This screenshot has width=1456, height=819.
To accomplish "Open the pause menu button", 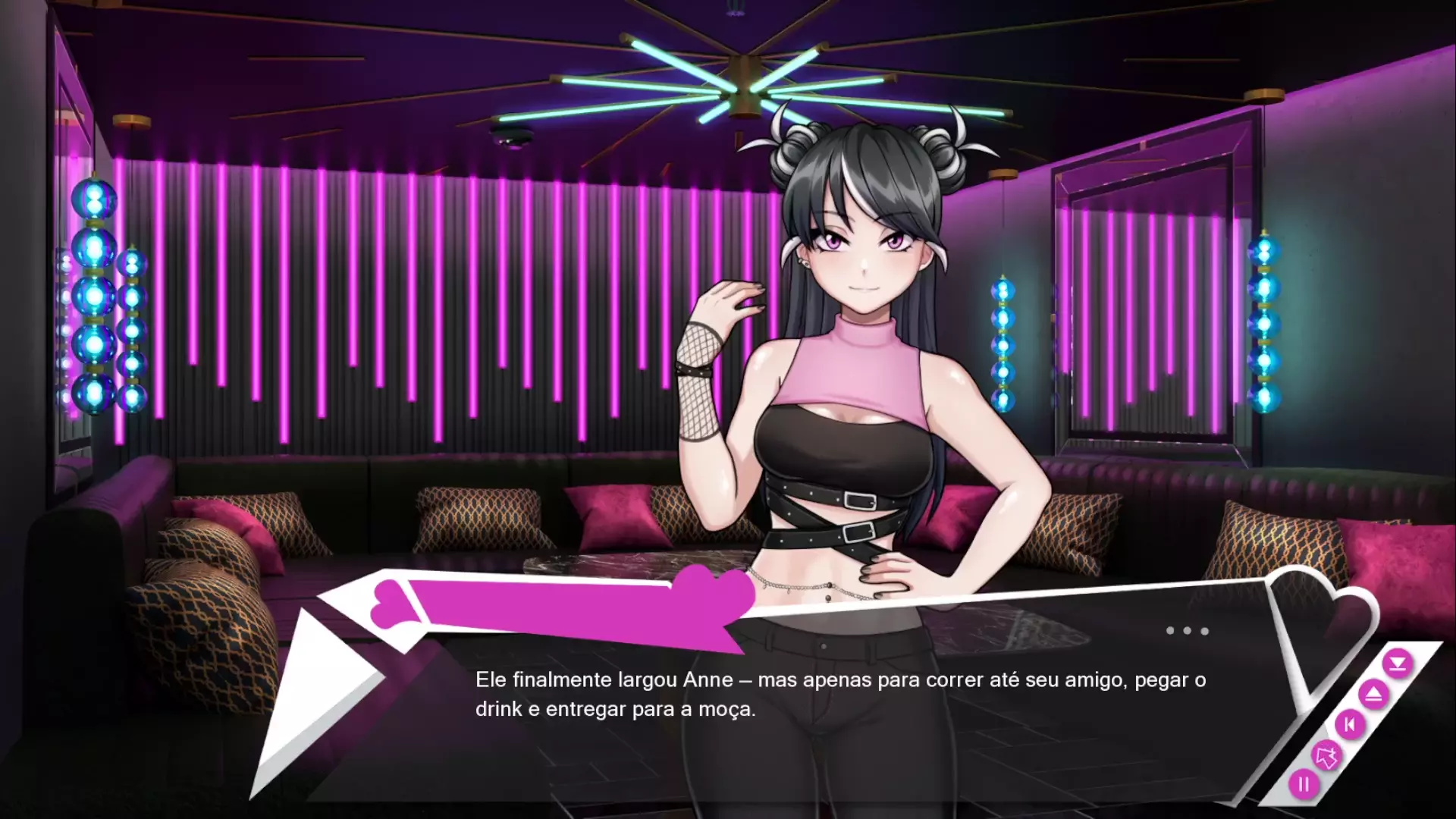I will coord(1304,784).
